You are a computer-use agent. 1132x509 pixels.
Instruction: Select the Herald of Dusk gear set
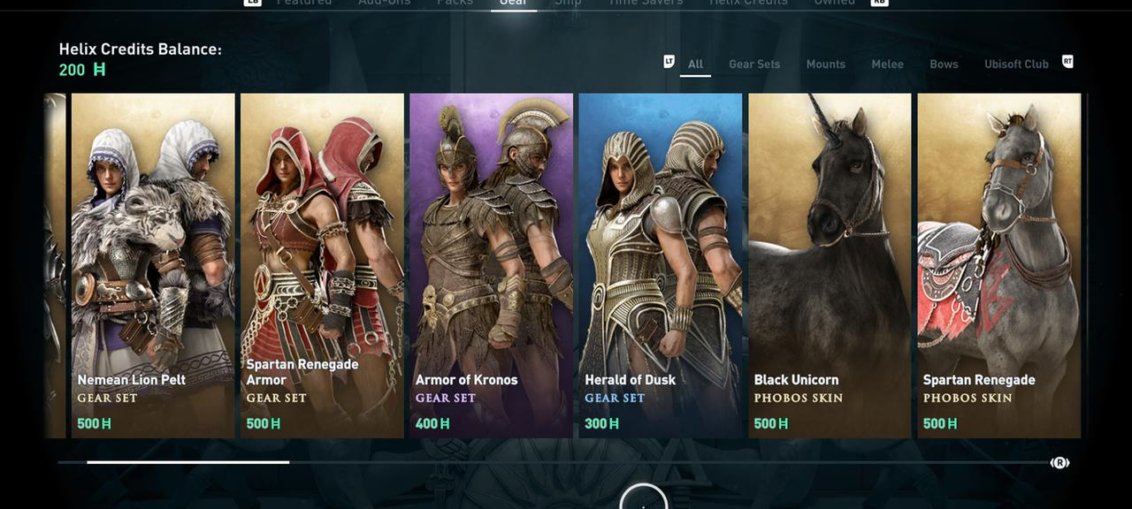660,265
